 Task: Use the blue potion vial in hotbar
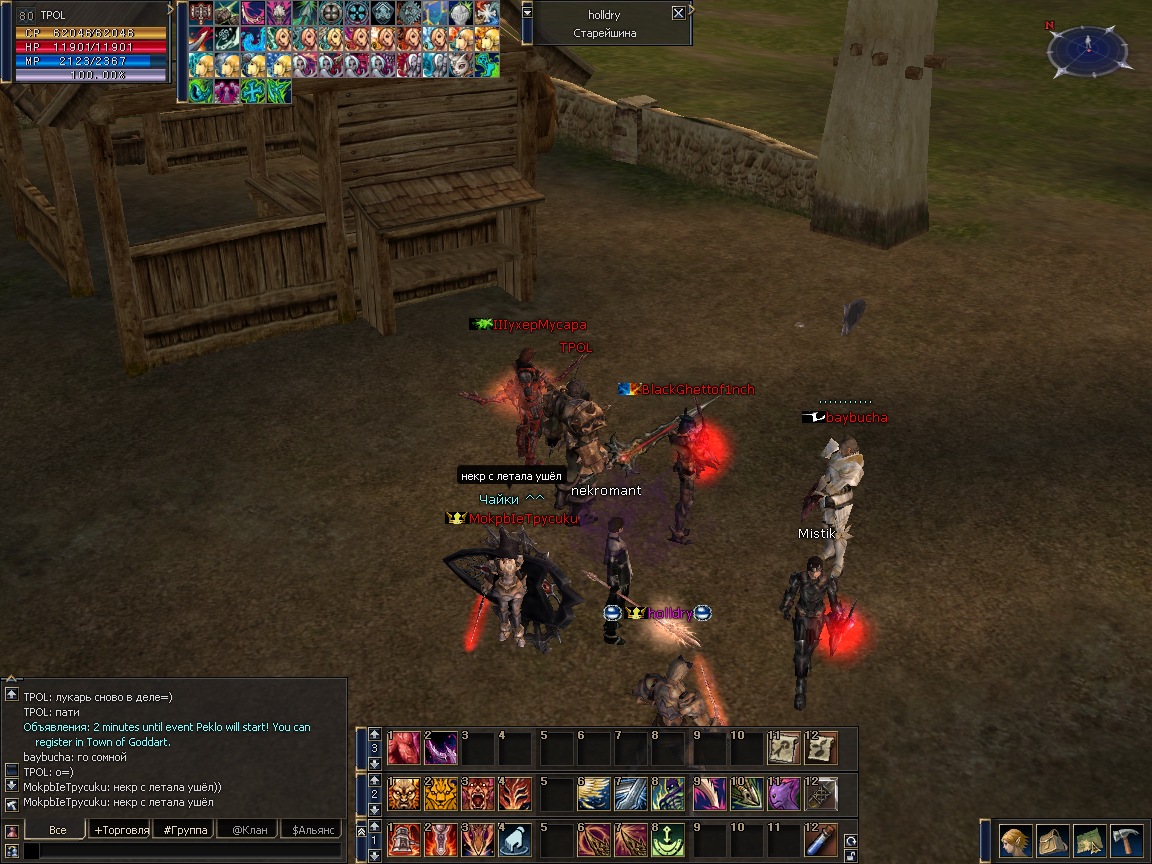[x=823, y=840]
